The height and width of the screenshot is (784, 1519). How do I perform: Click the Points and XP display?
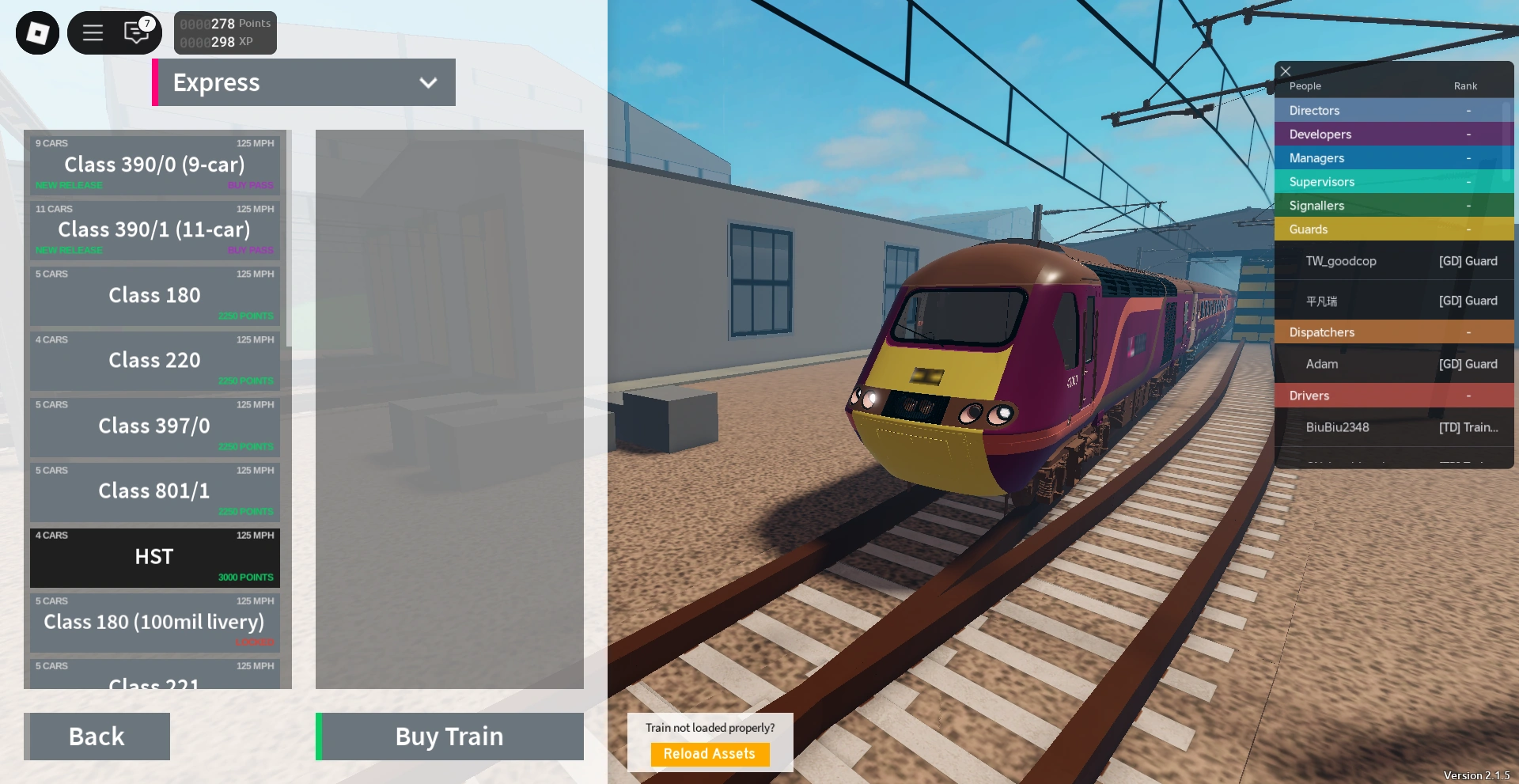[225, 32]
